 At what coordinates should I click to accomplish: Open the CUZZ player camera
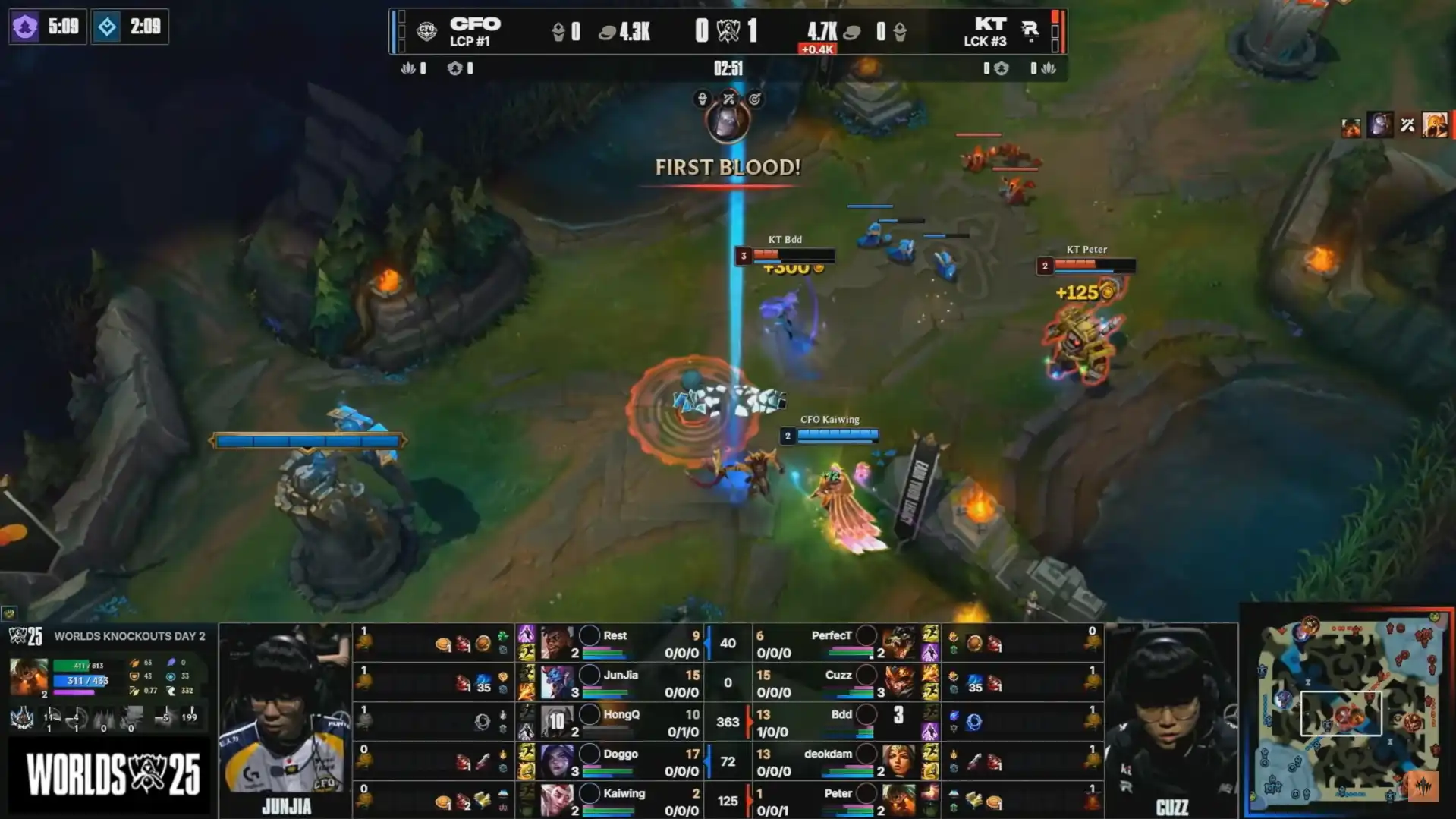(x=1171, y=717)
